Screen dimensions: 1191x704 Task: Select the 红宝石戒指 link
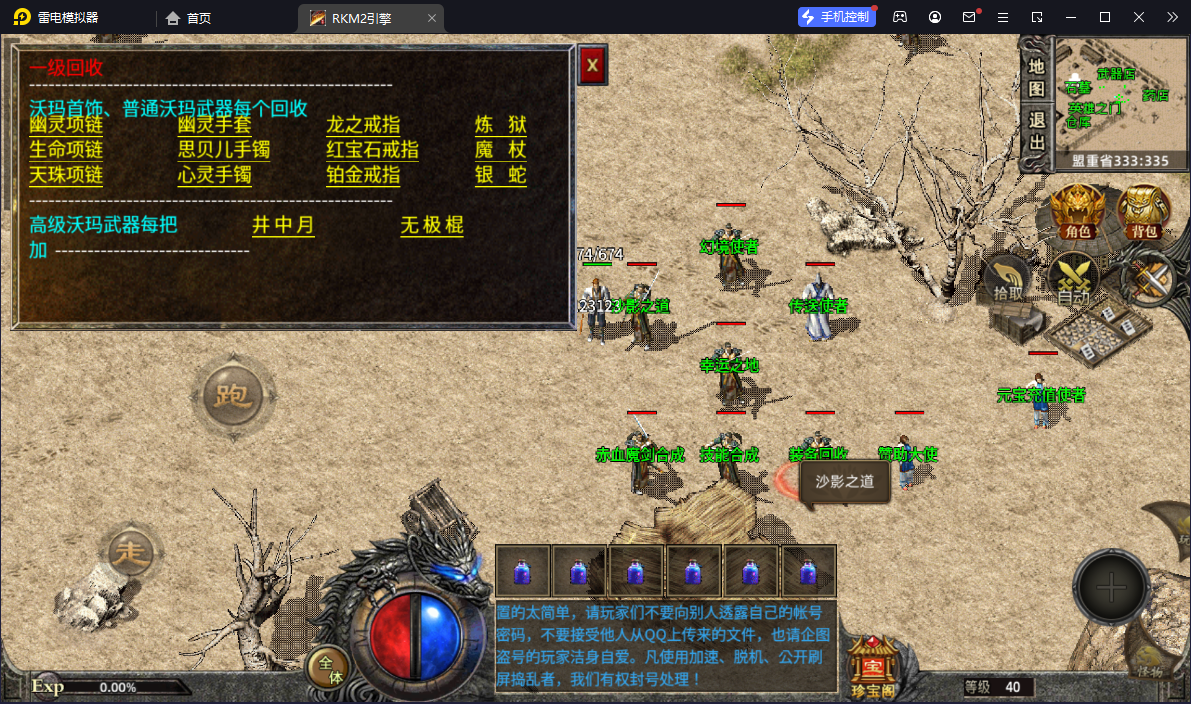pyautogui.click(x=372, y=150)
